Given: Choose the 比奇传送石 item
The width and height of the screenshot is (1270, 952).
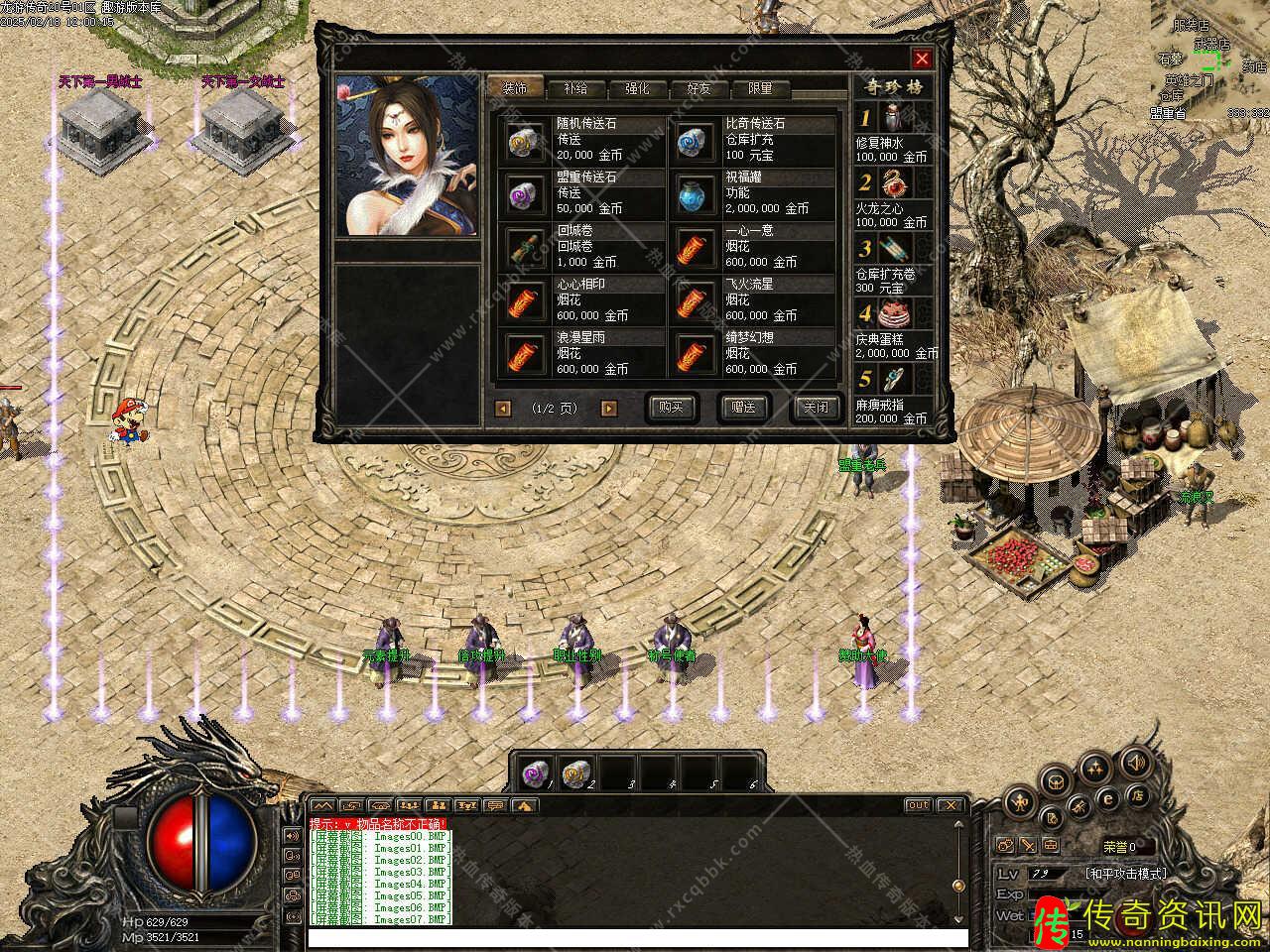Looking at the screenshot, I should click(x=691, y=141).
